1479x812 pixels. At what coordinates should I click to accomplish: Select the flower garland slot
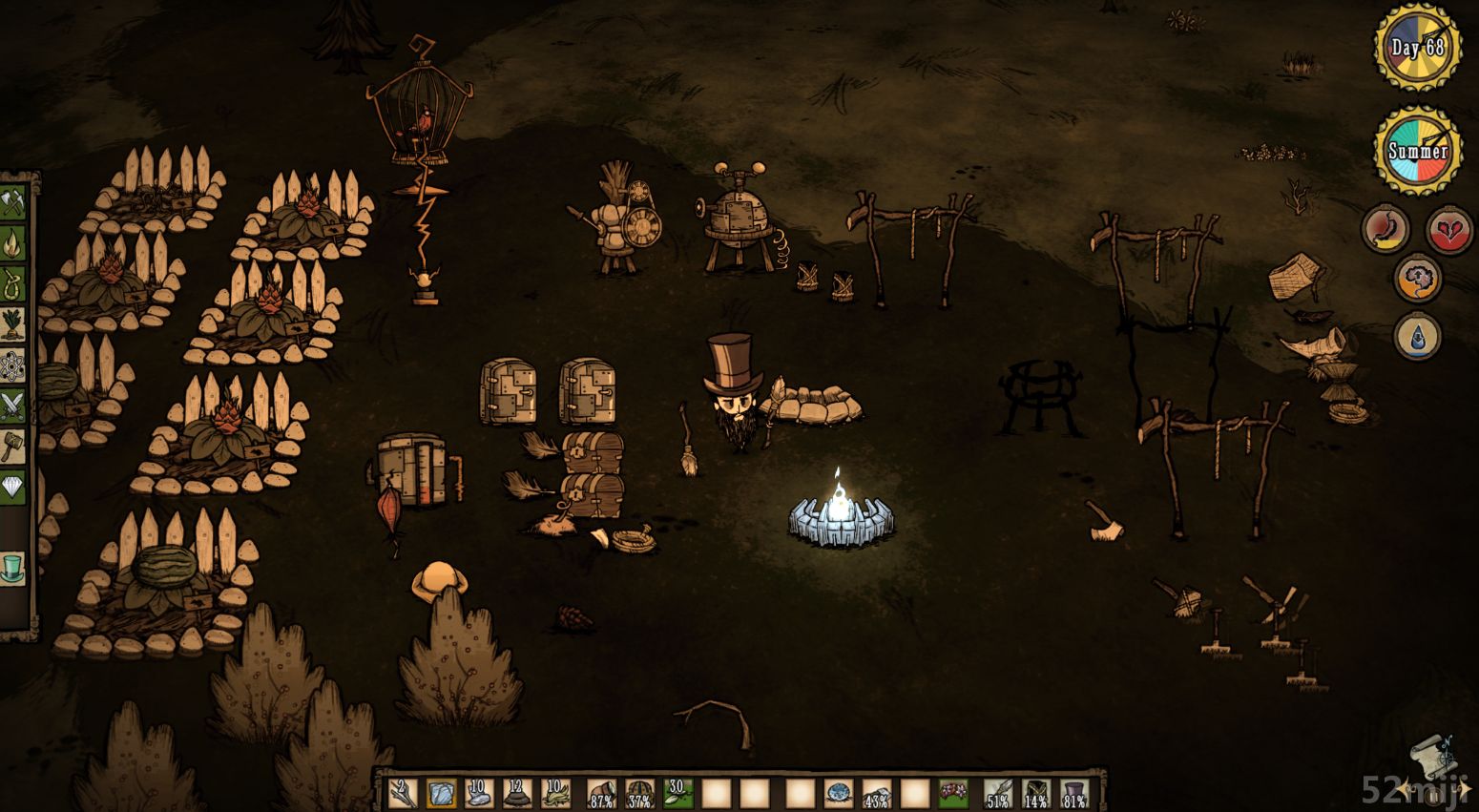[952, 793]
